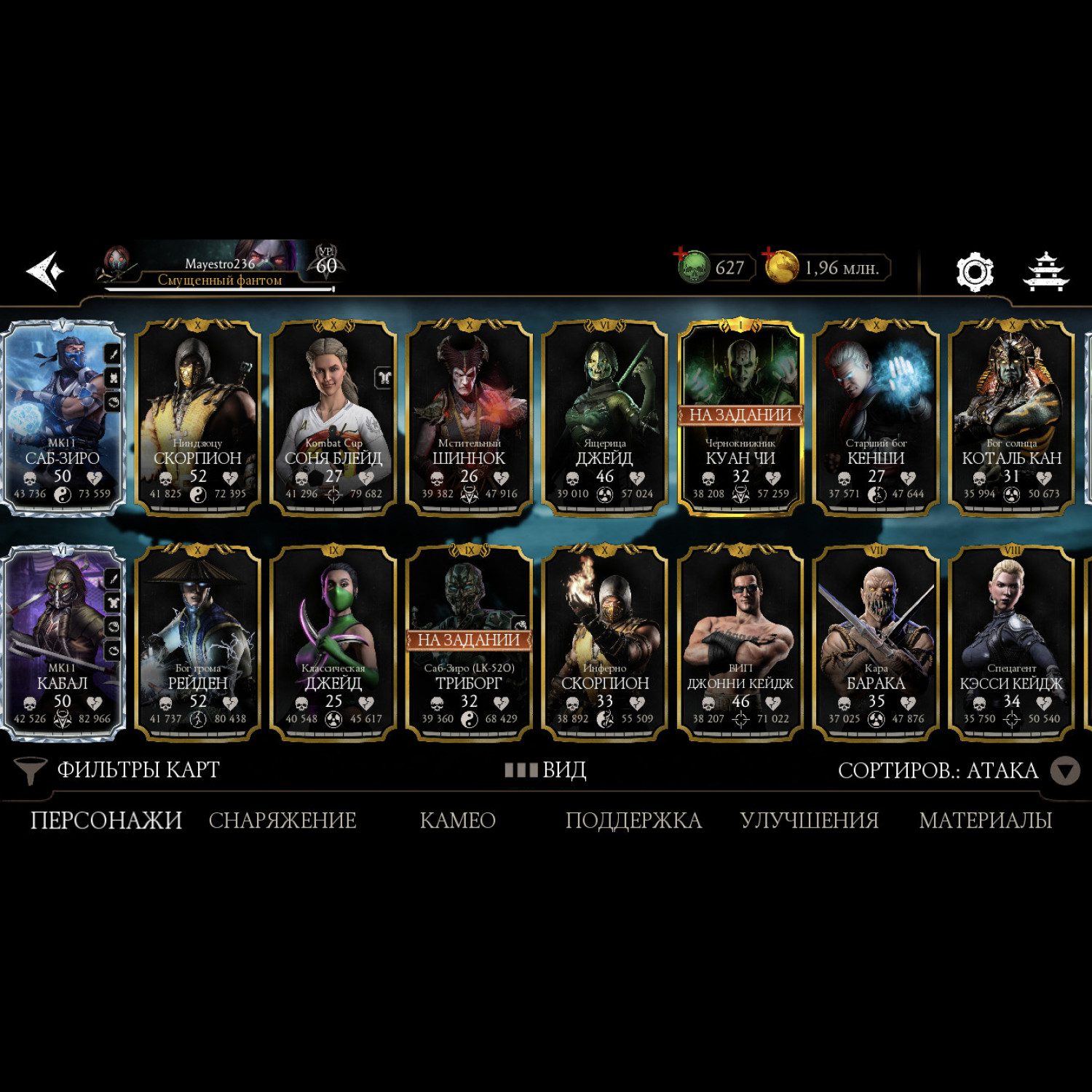Screen dimensions: 1092x1092
Task: Open the Mayestro236 player profile
Action: pos(218,268)
